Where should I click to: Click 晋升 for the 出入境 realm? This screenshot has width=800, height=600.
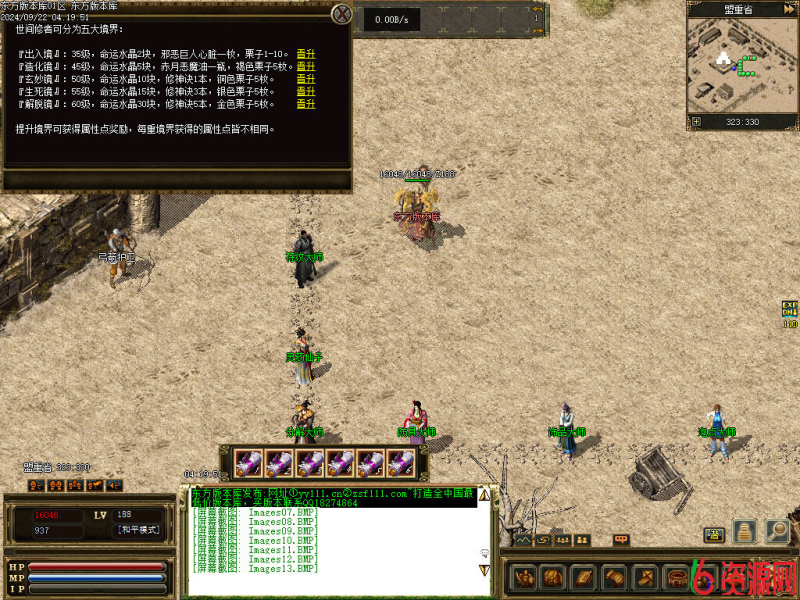[306, 54]
